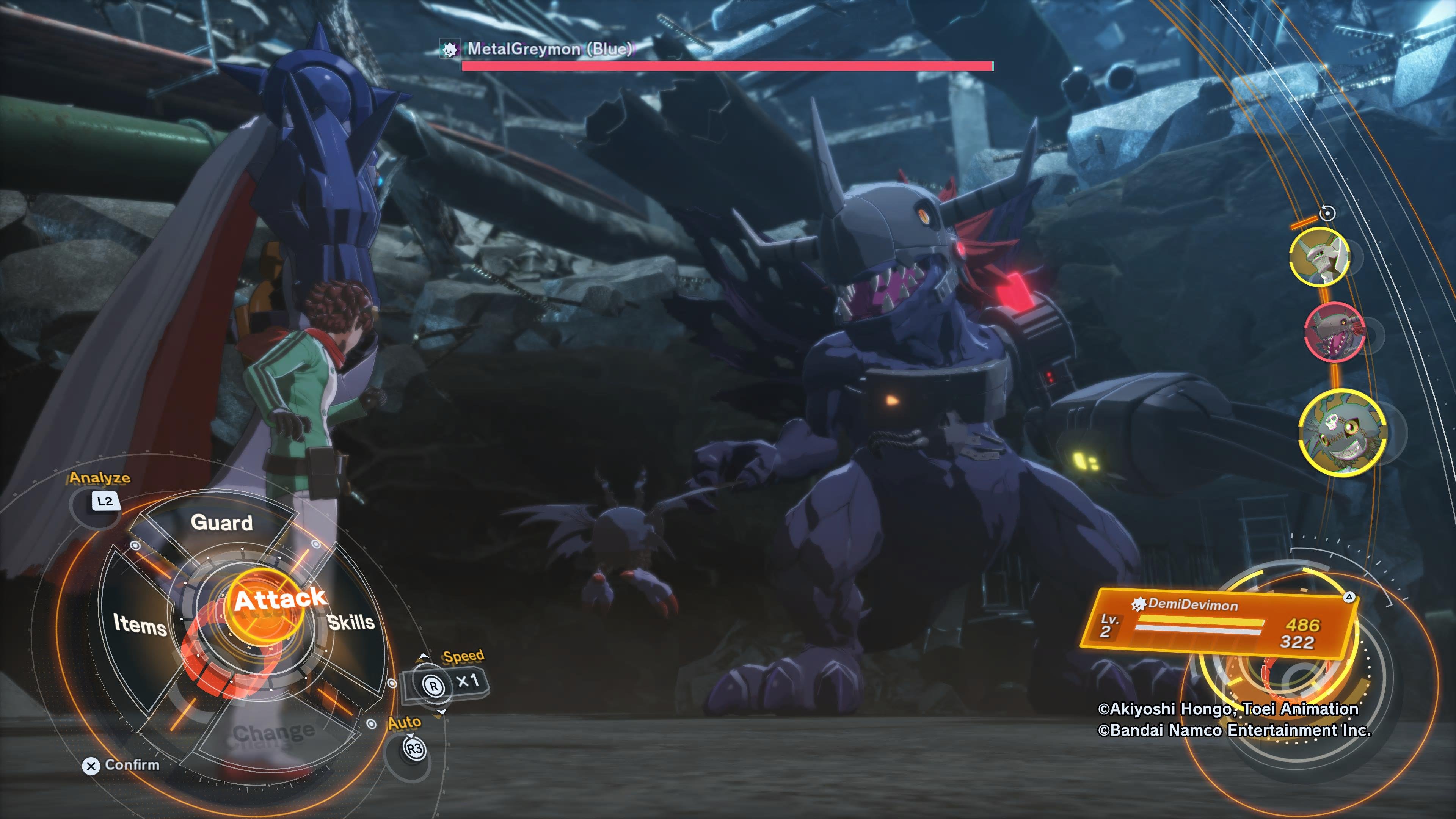Viewport: 1456px width, 819px height.
Task: Select the pale horned Digimon turn-order portrait
Action: [1319, 257]
